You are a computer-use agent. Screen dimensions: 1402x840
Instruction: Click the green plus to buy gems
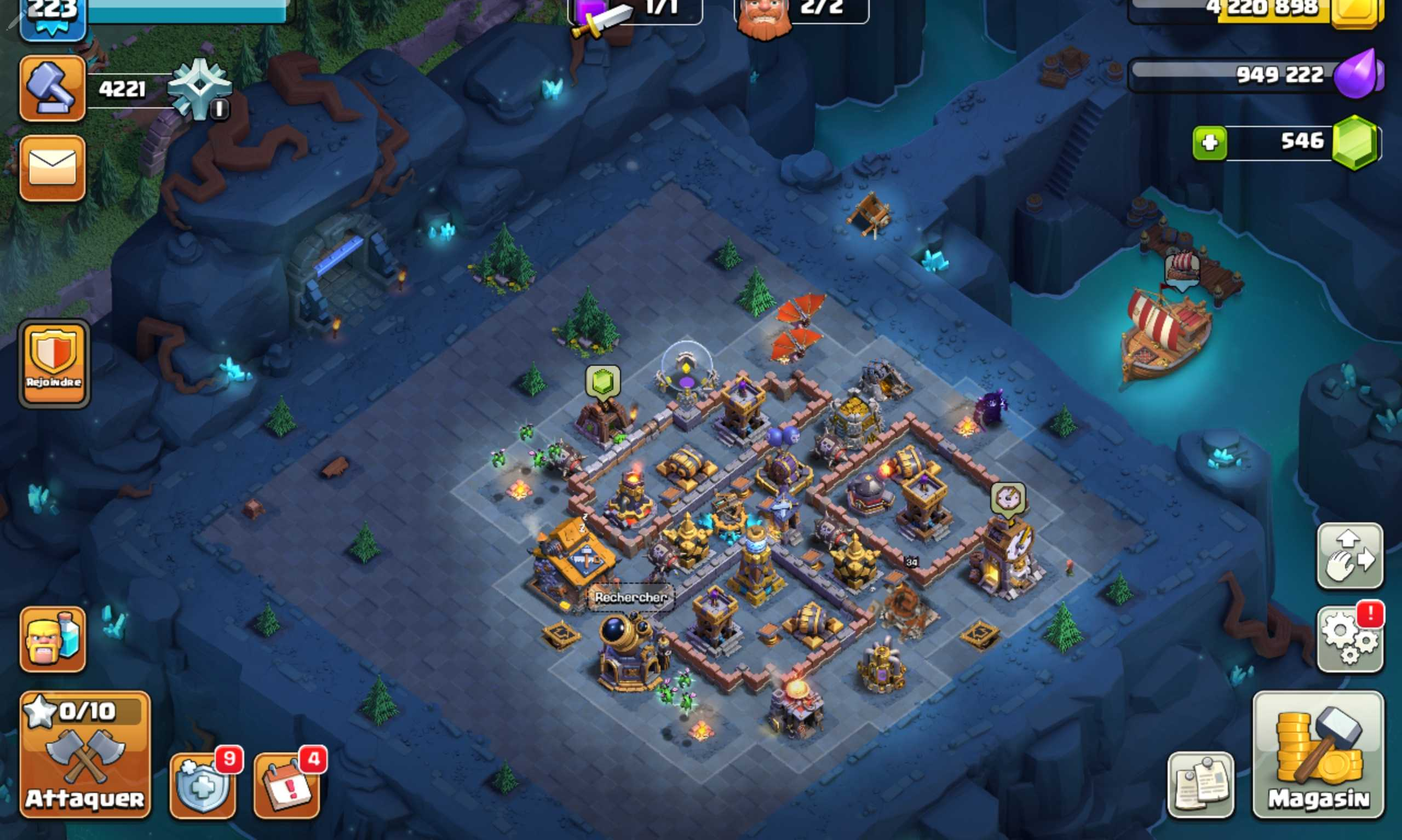click(1210, 142)
